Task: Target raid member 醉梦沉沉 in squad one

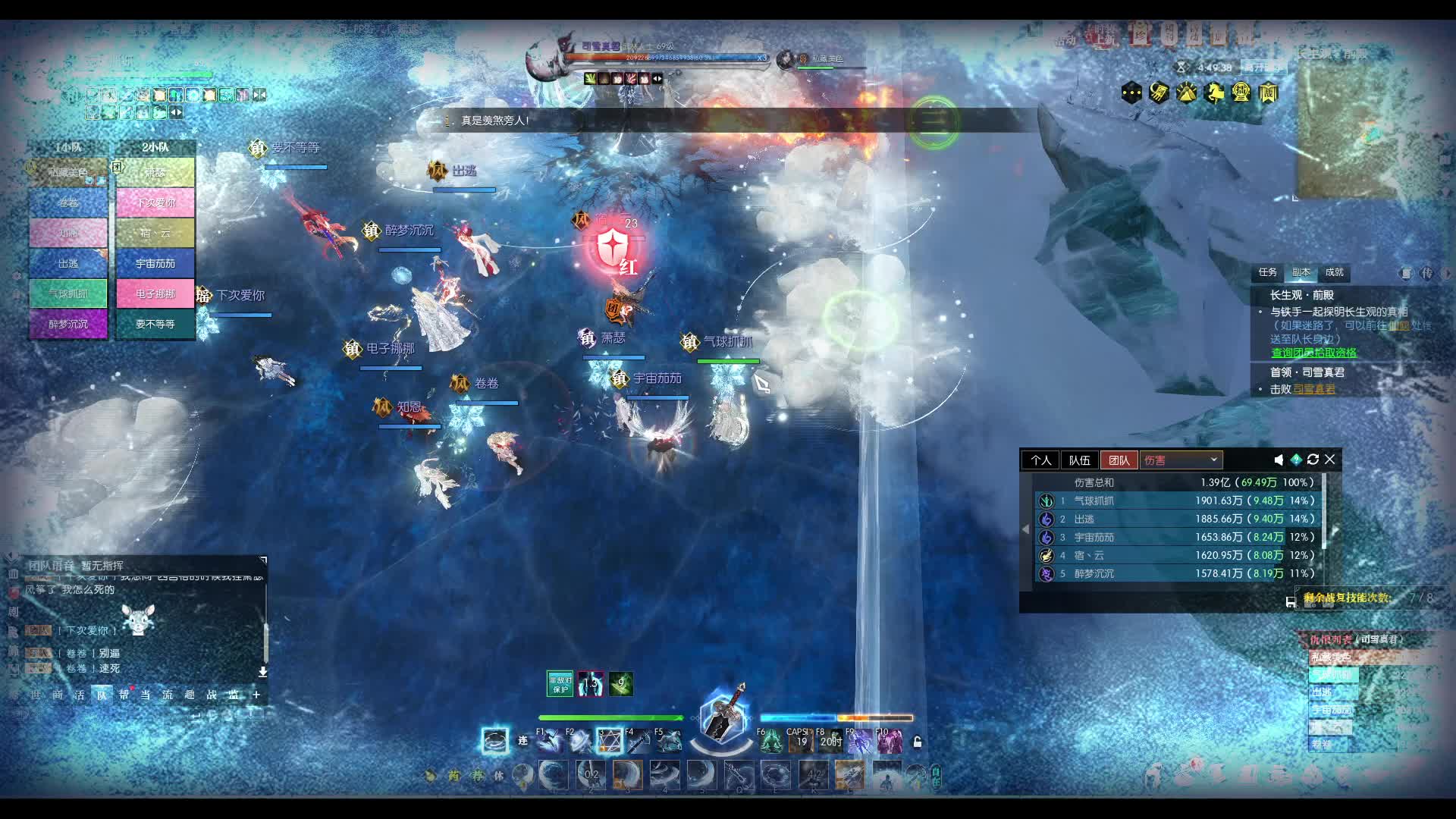Action: pos(68,324)
